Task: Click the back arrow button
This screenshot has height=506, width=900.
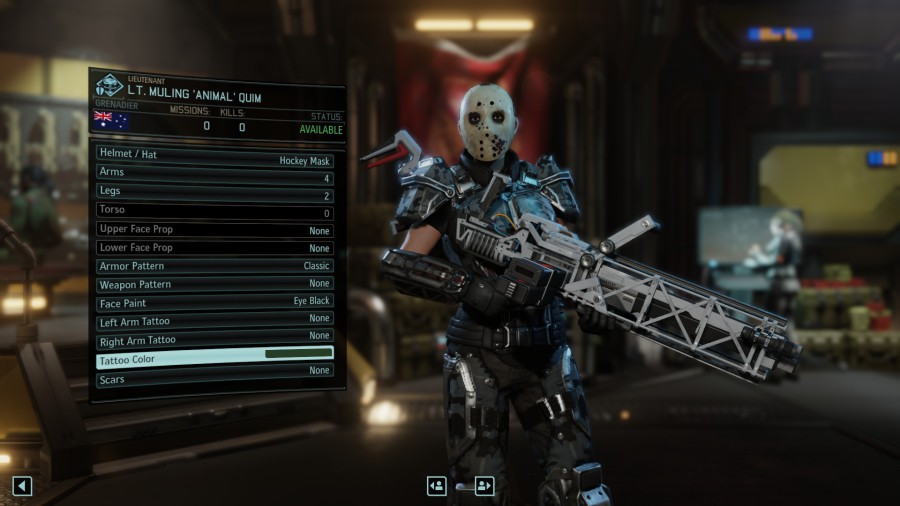Action: [22, 486]
